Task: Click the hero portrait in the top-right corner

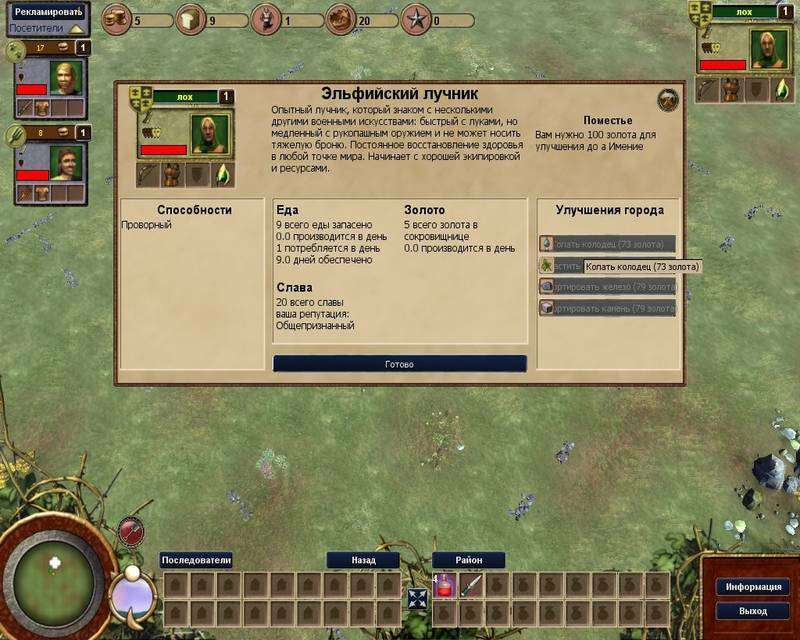Action: click(x=770, y=49)
